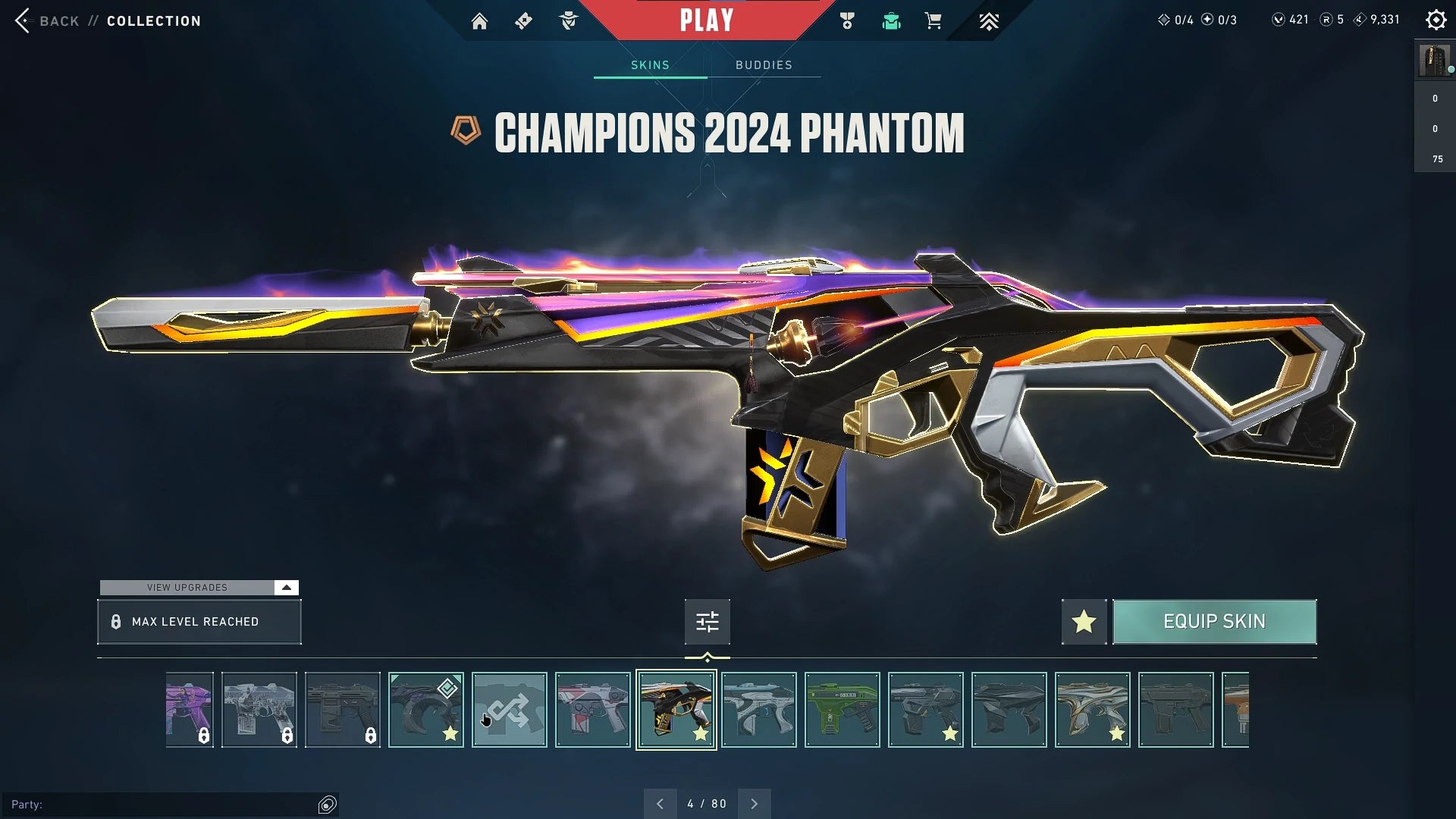Select the SKINS tab

(649, 65)
